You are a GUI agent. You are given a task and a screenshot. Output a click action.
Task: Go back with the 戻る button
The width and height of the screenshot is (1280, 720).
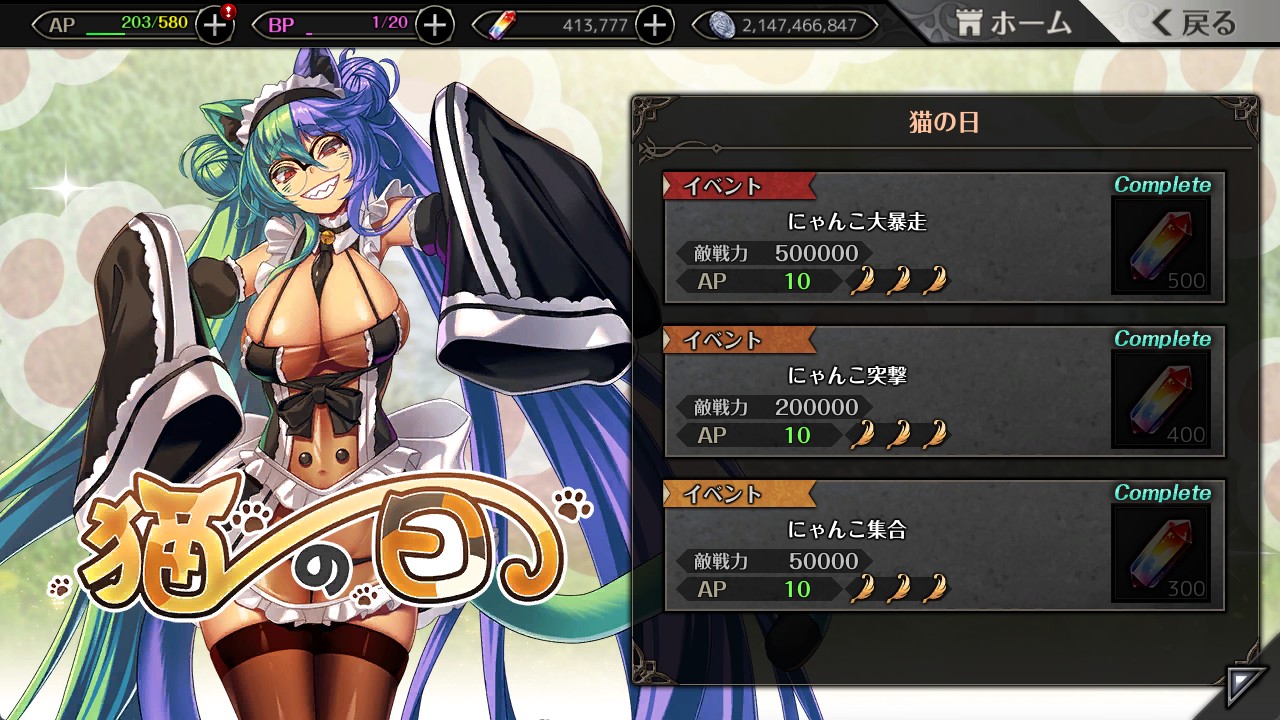(x=1193, y=24)
